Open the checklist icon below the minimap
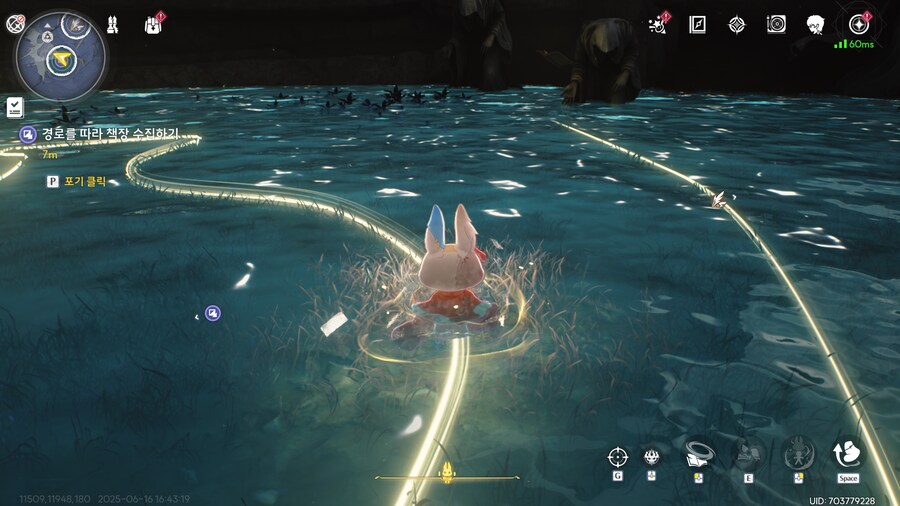This screenshot has width=900, height=506. [x=15, y=106]
